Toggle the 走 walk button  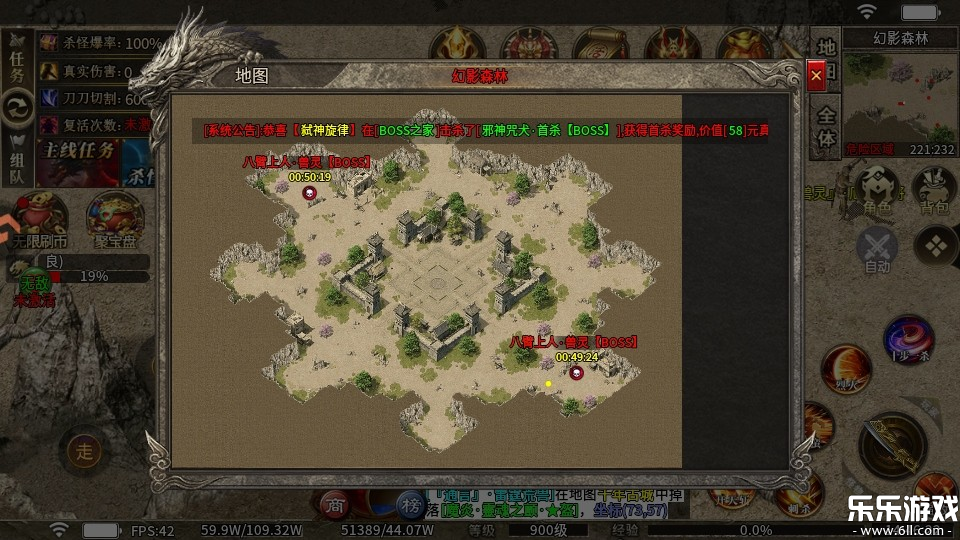point(84,450)
